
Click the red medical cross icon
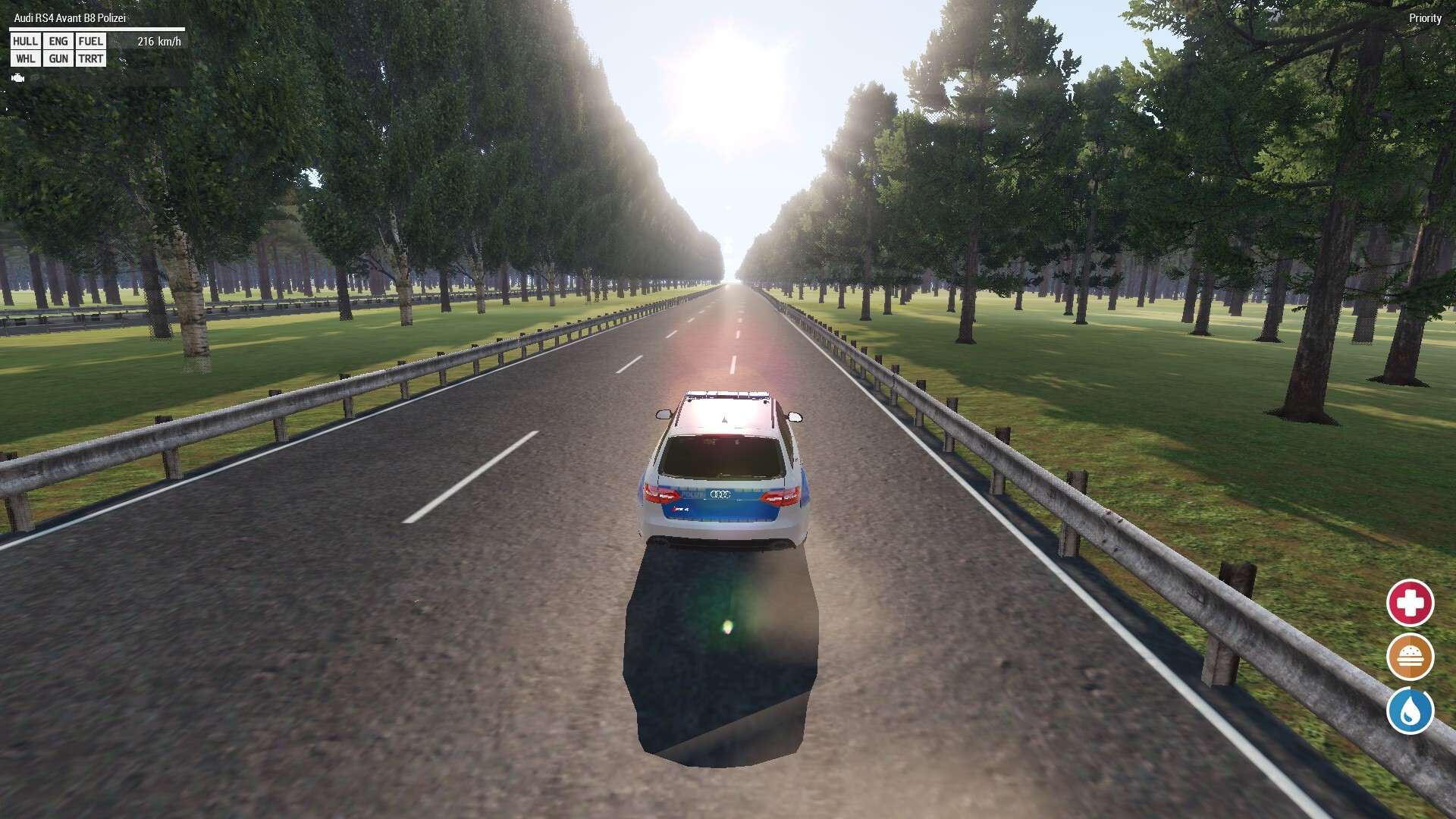pos(1410,603)
